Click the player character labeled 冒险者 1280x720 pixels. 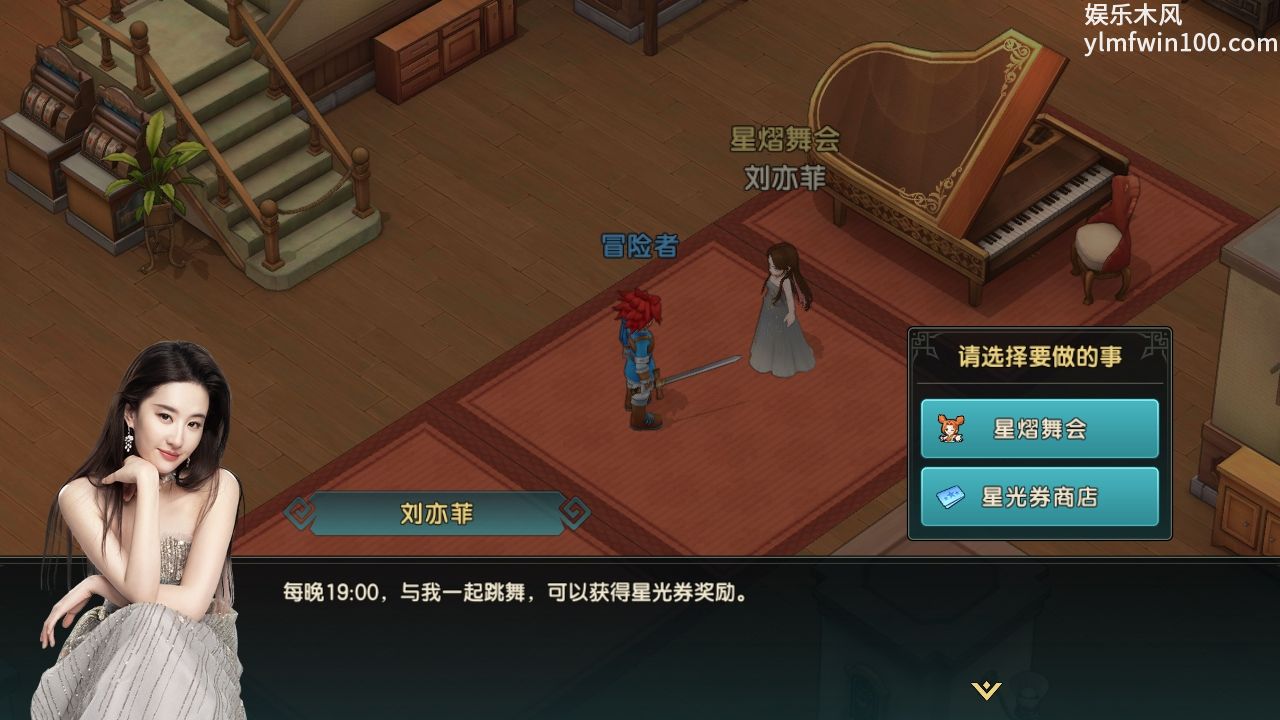[640, 350]
